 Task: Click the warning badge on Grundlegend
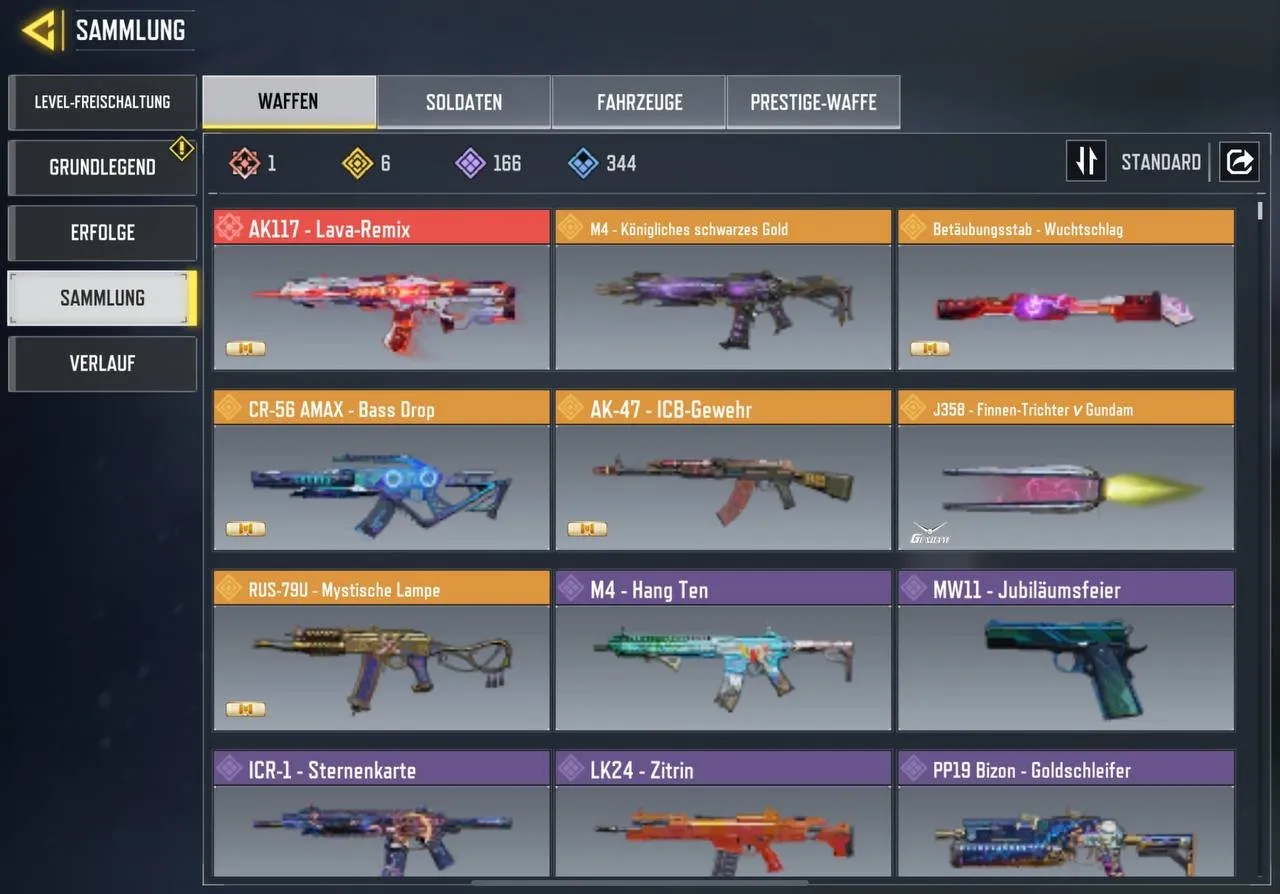click(x=181, y=148)
